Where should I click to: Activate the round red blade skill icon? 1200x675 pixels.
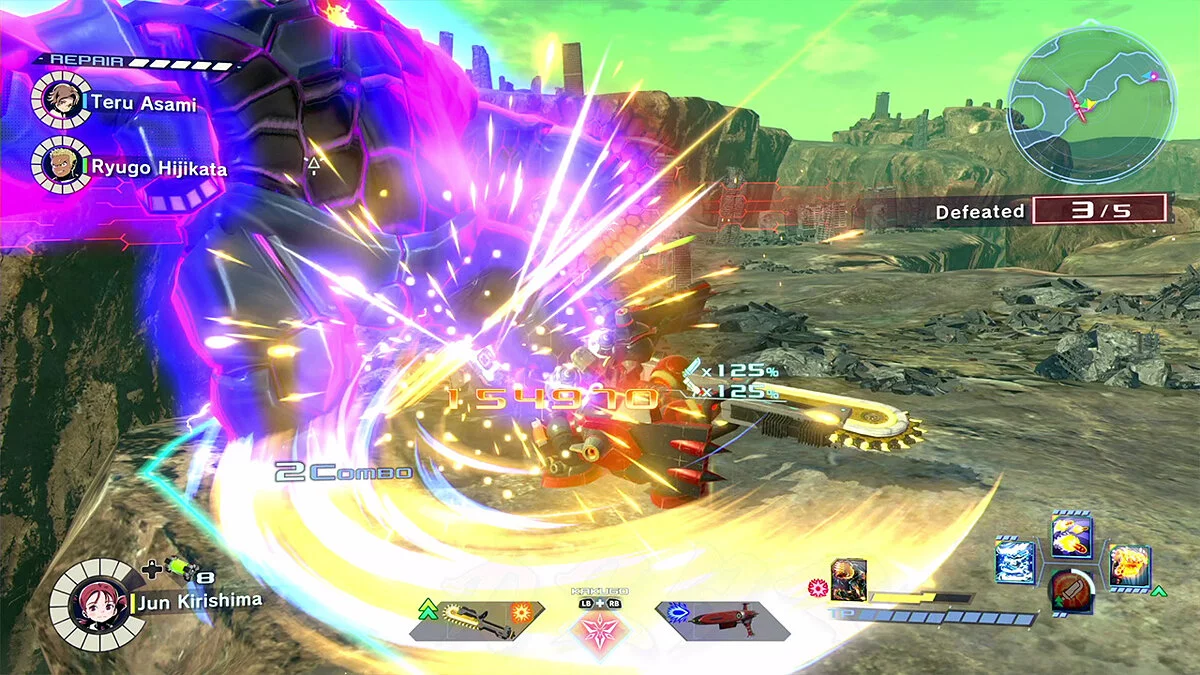click(x=1071, y=591)
